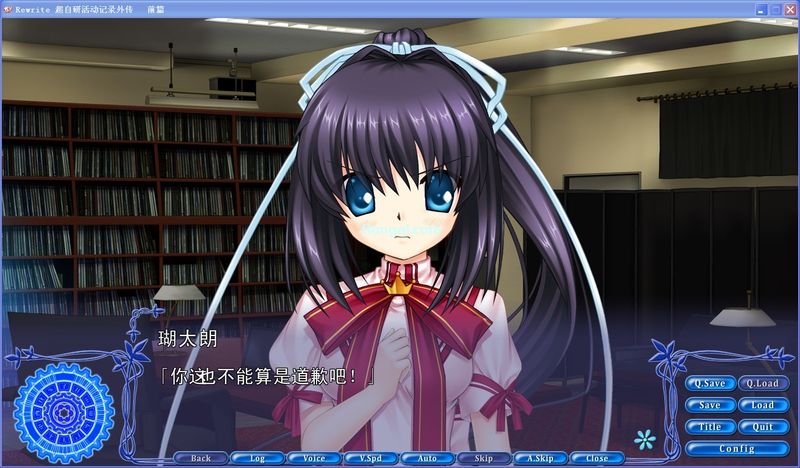
Task: Click the Back button in the bottom bar
Action: [x=201, y=458]
